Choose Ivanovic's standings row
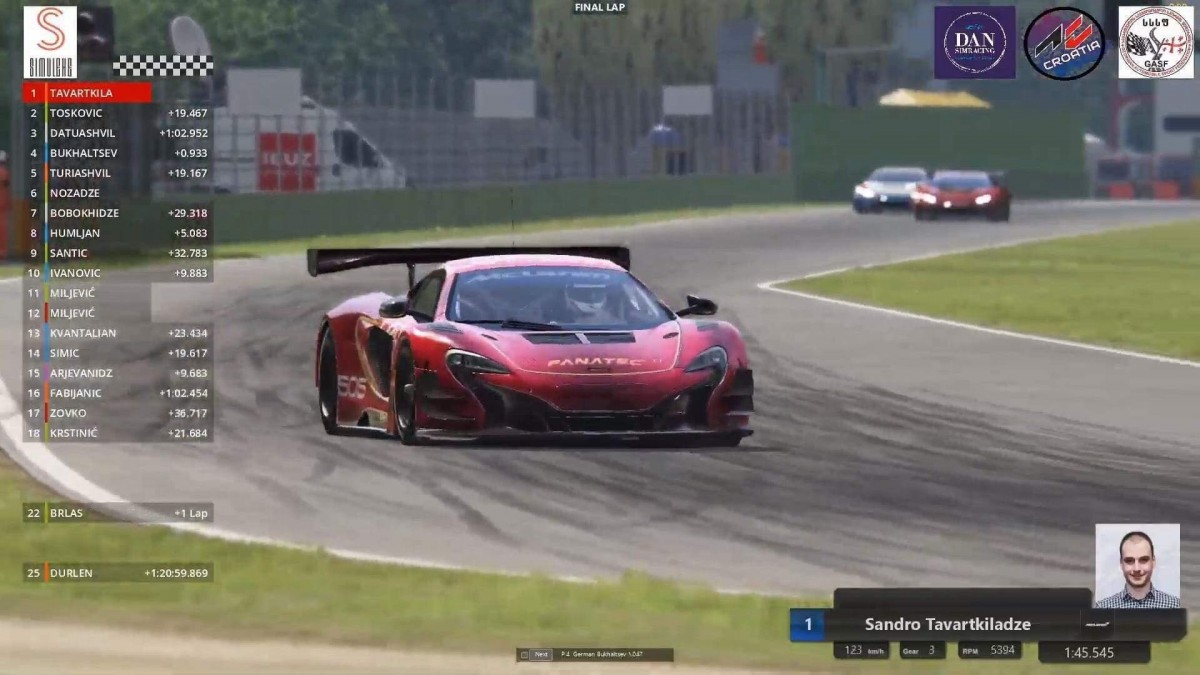The width and height of the screenshot is (1200, 675). pyautogui.click(x=118, y=273)
